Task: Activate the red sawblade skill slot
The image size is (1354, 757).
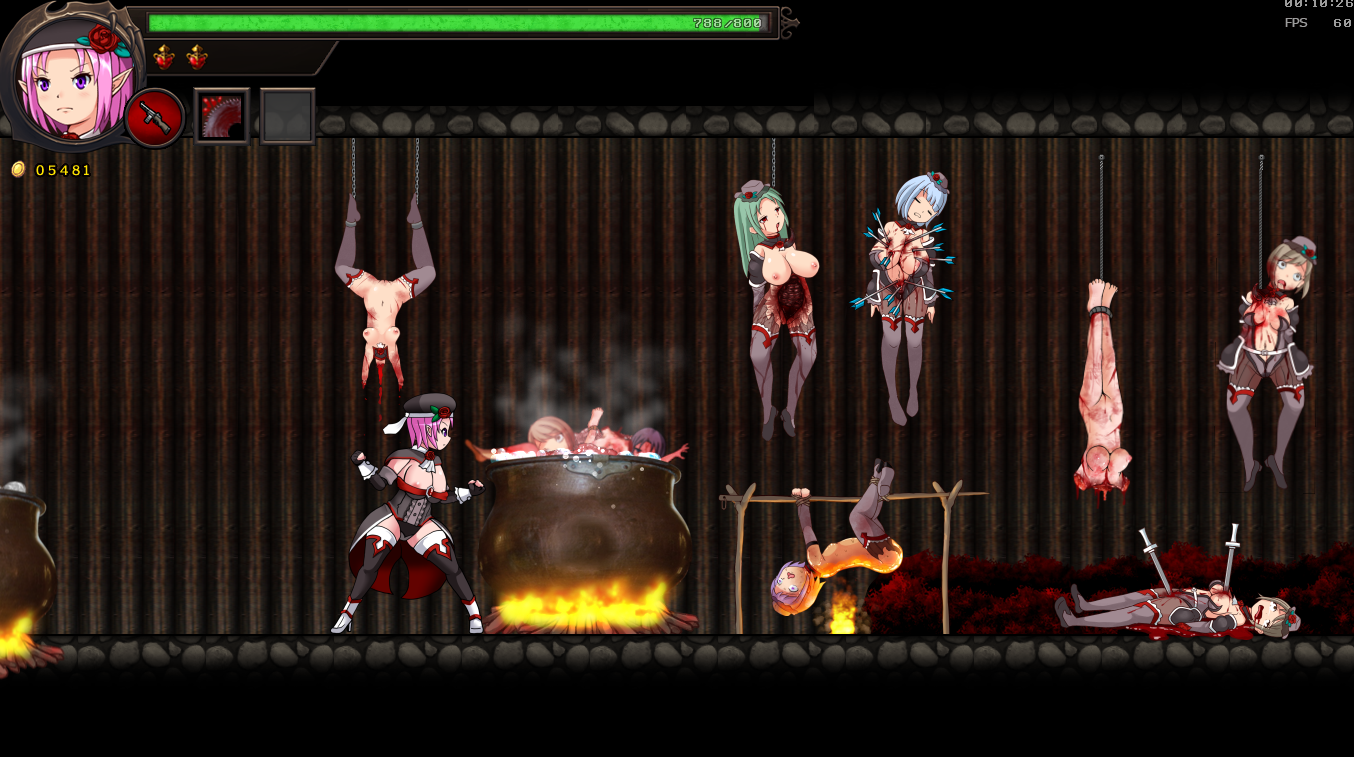Action: tap(222, 117)
